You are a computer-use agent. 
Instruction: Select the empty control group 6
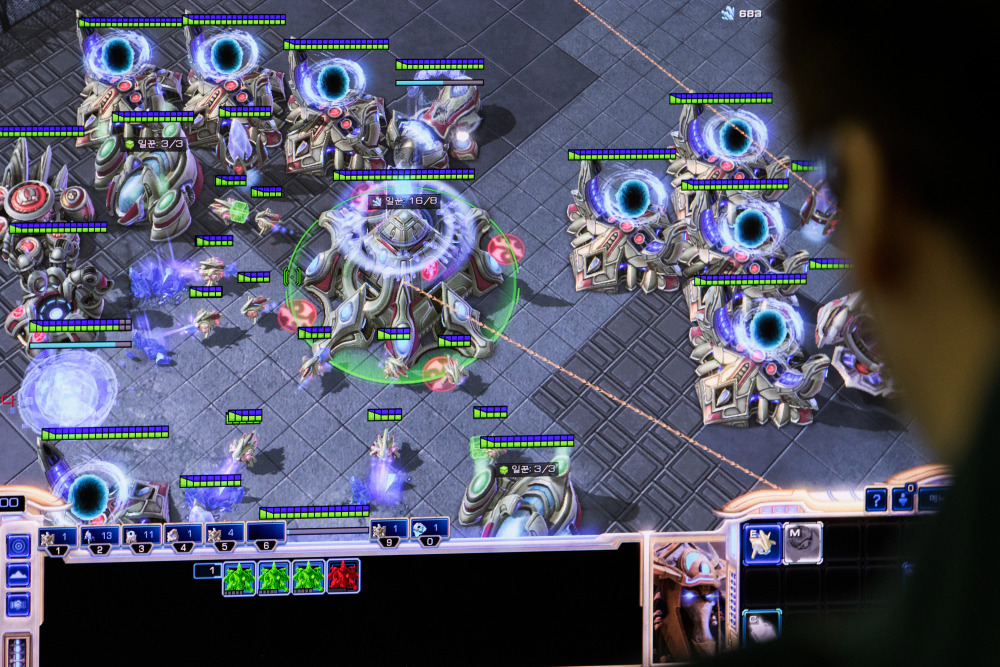[x=266, y=534]
